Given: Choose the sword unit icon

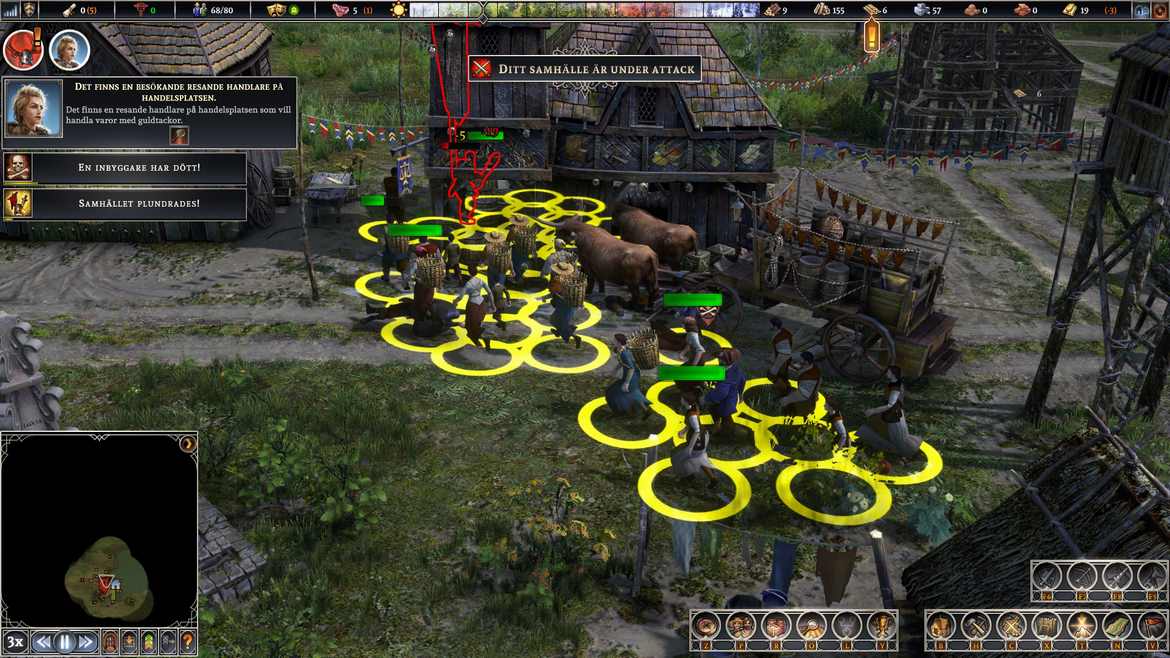Looking at the screenshot, I should pyautogui.click(x=1047, y=576).
